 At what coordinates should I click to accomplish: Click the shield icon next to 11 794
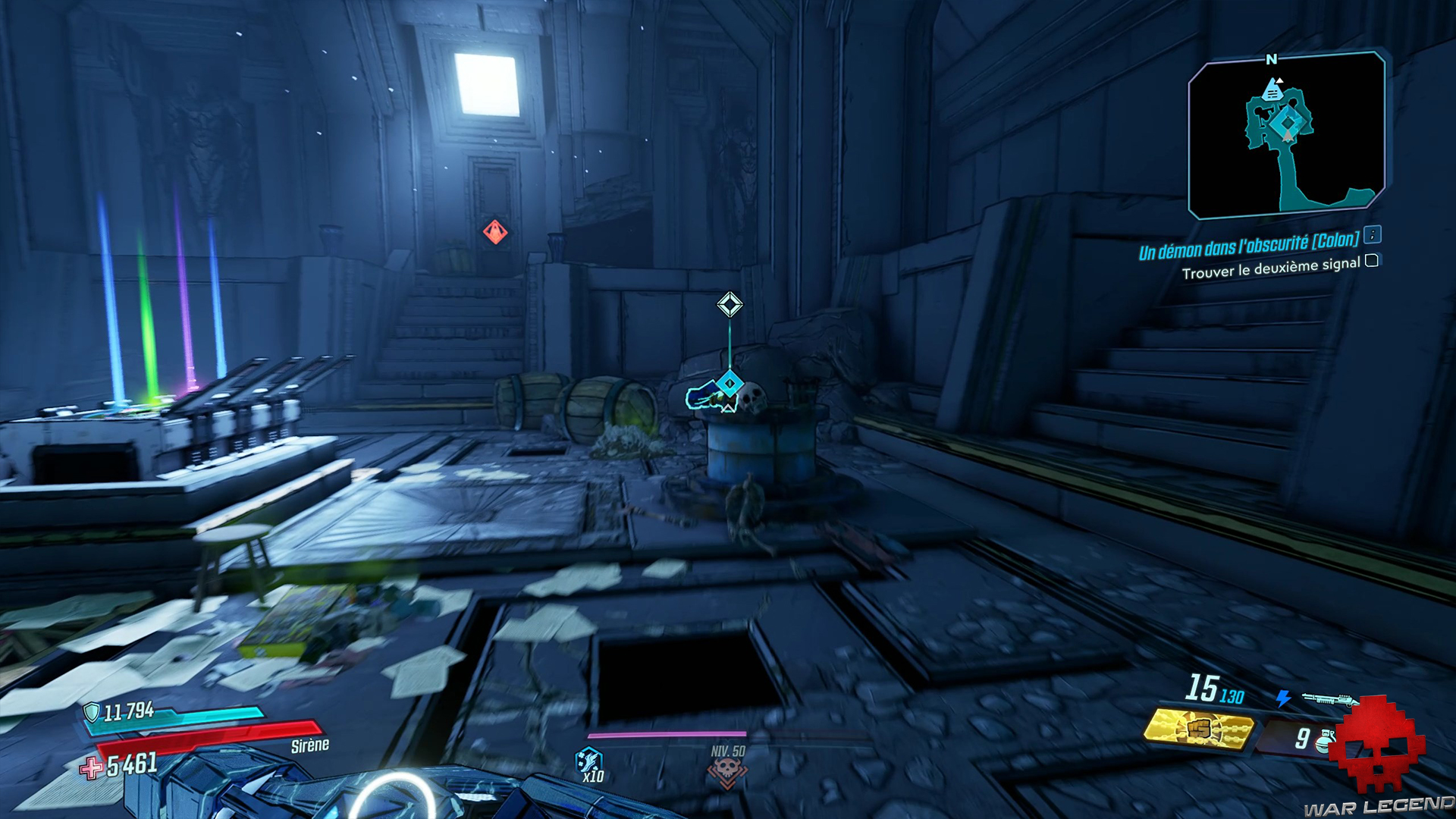(92, 712)
